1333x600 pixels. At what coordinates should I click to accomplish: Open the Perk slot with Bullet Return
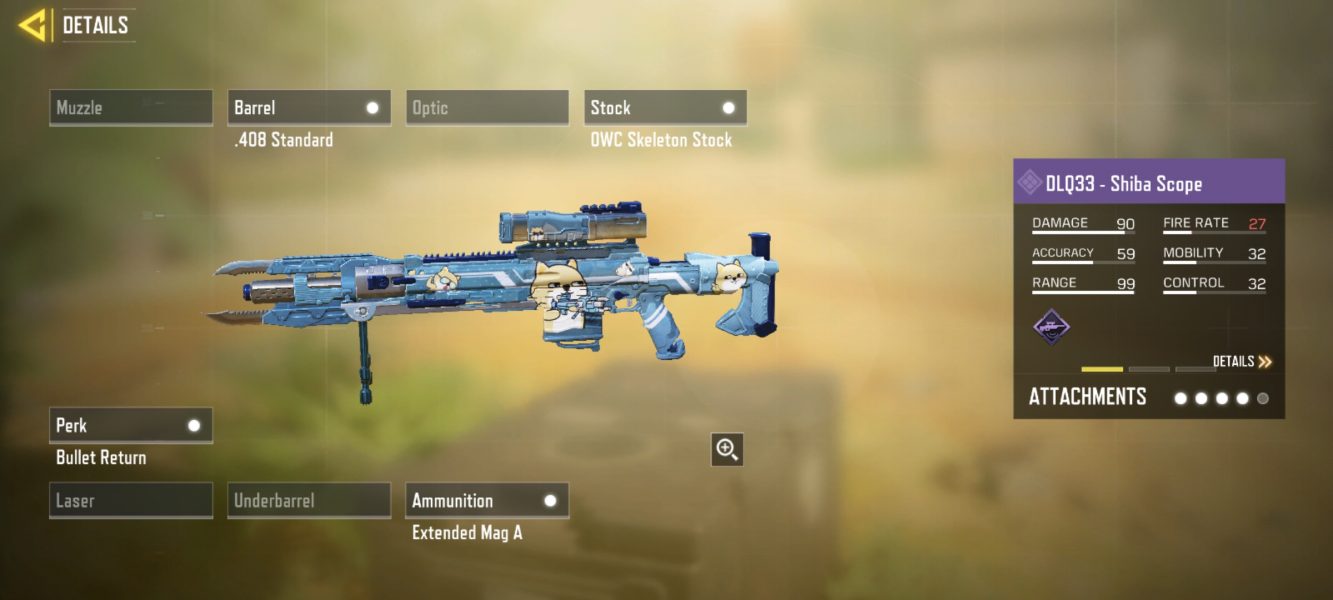tap(131, 425)
